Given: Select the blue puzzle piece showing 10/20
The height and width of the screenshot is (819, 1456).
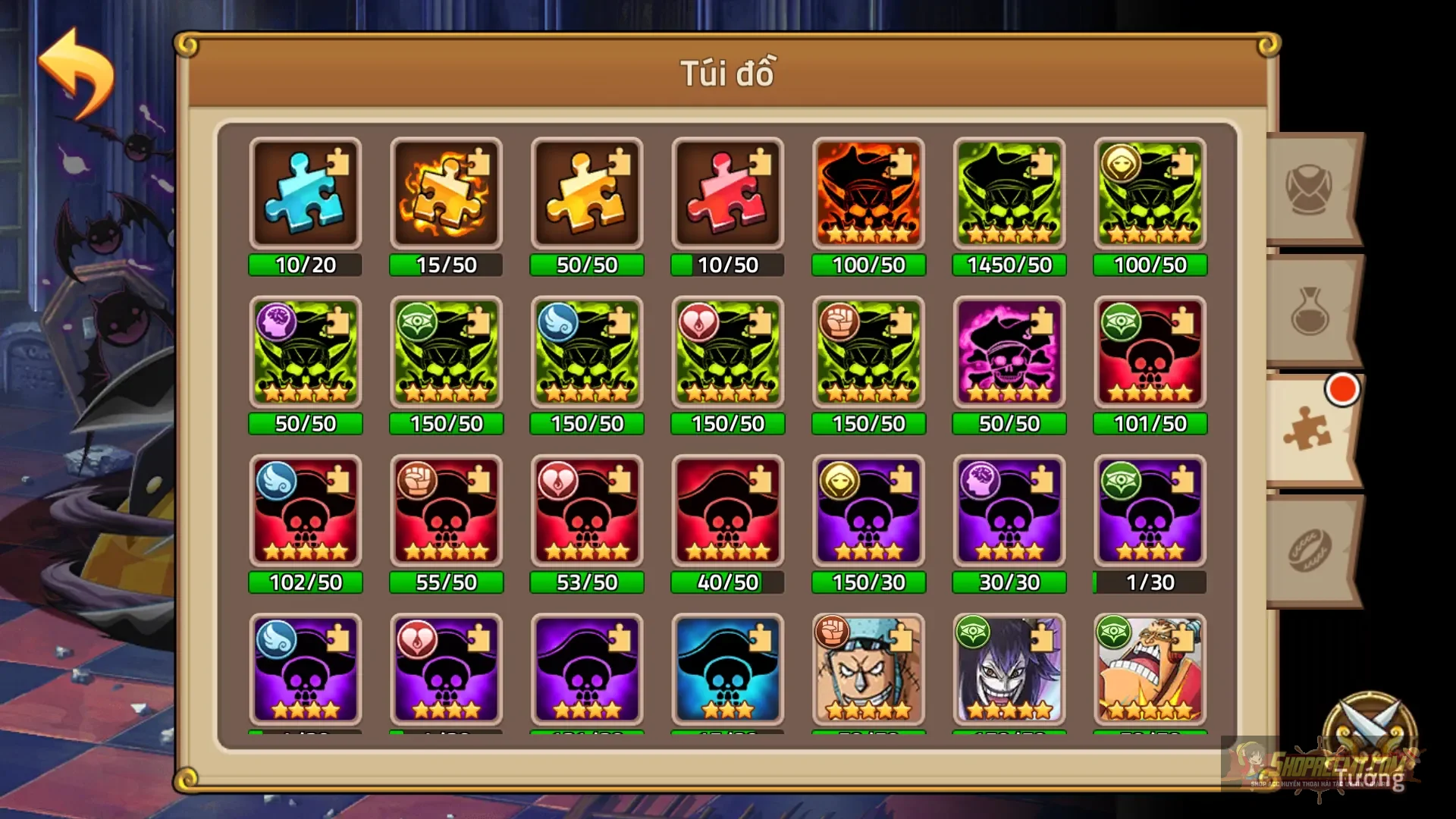Looking at the screenshot, I should 305,193.
